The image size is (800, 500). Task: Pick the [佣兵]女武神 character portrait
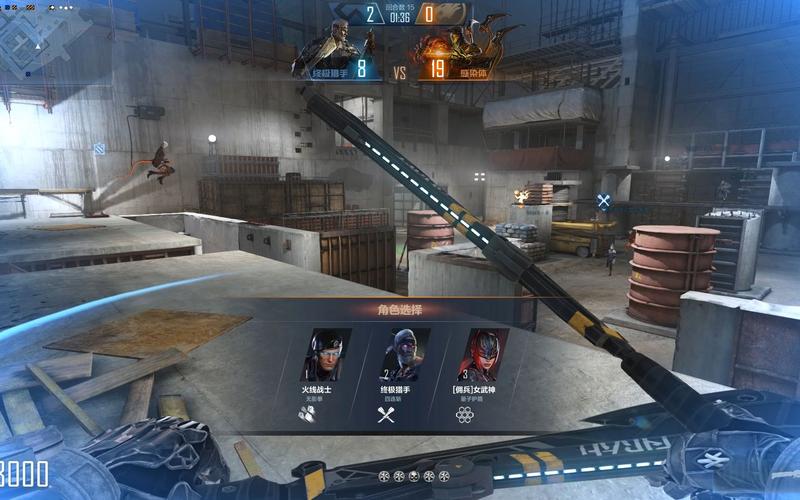[x=484, y=354]
